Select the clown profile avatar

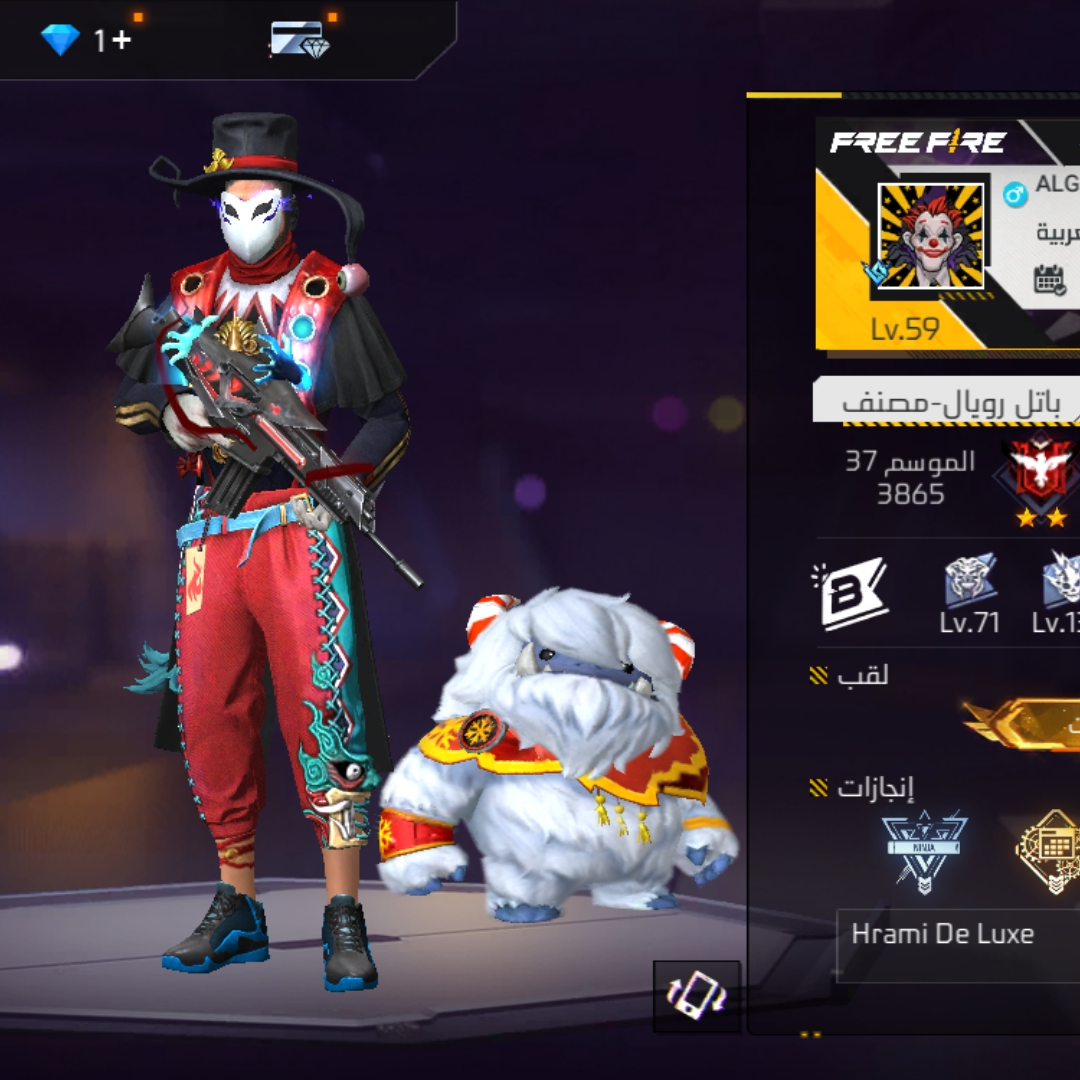tap(930, 236)
